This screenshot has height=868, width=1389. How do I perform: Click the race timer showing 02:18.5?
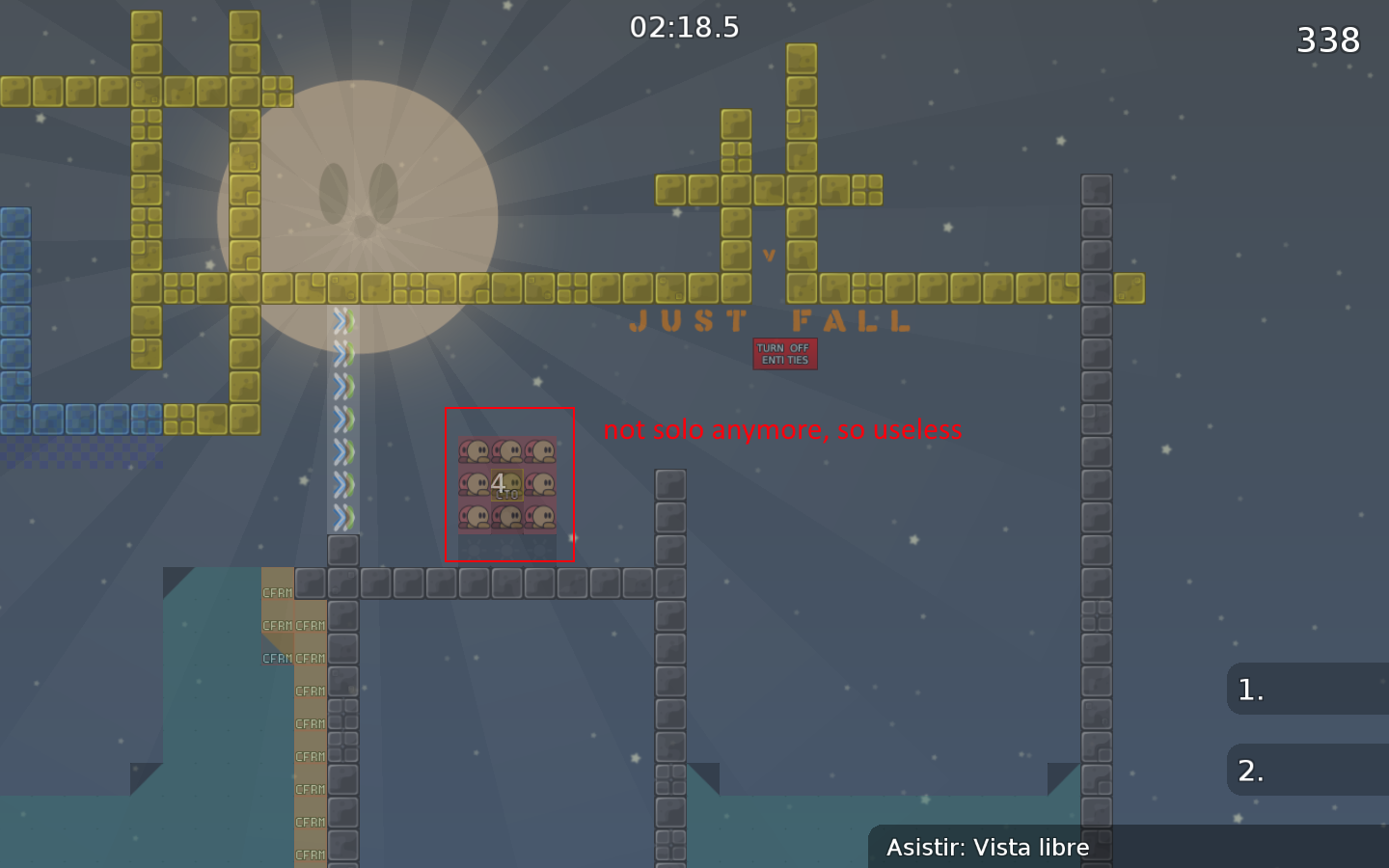[686, 27]
